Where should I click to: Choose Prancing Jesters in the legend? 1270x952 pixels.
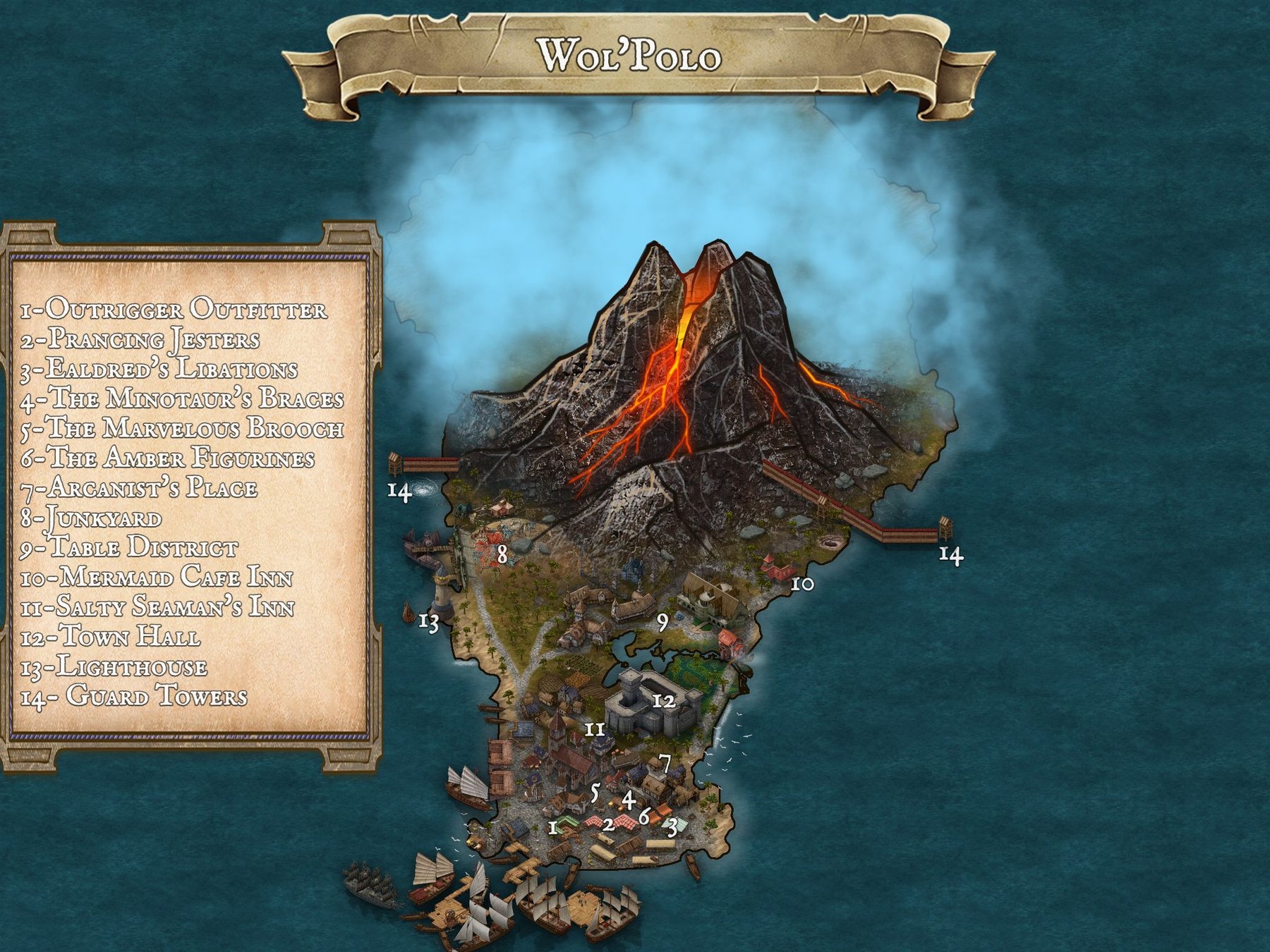(x=140, y=339)
